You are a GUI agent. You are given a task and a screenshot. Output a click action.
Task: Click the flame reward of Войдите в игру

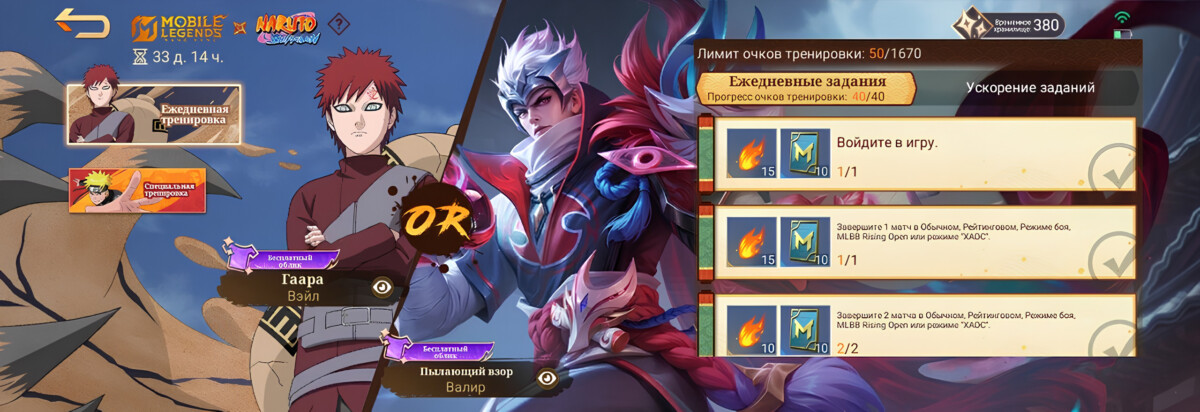pyautogui.click(x=751, y=155)
